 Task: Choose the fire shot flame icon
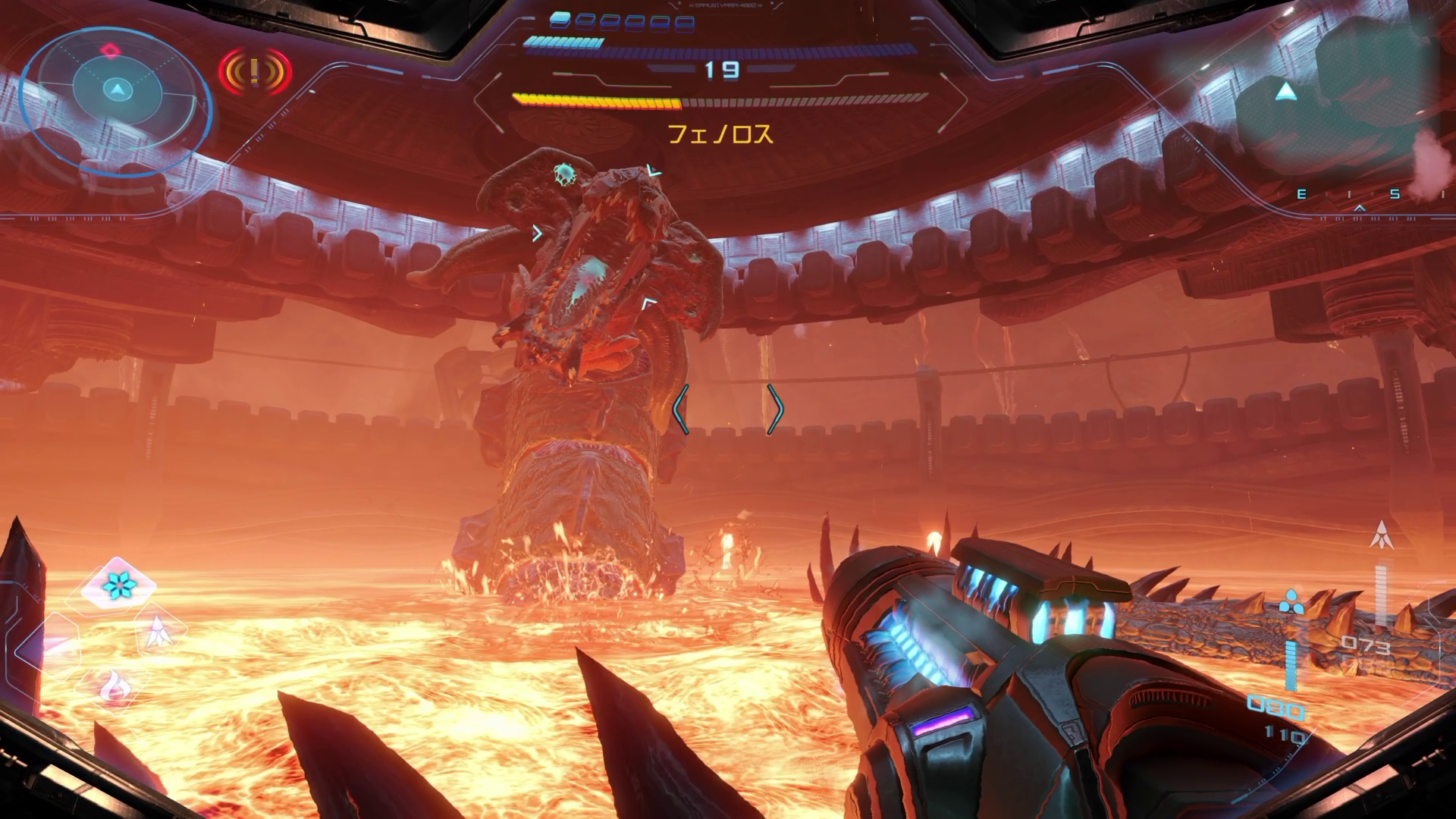click(115, 686)
